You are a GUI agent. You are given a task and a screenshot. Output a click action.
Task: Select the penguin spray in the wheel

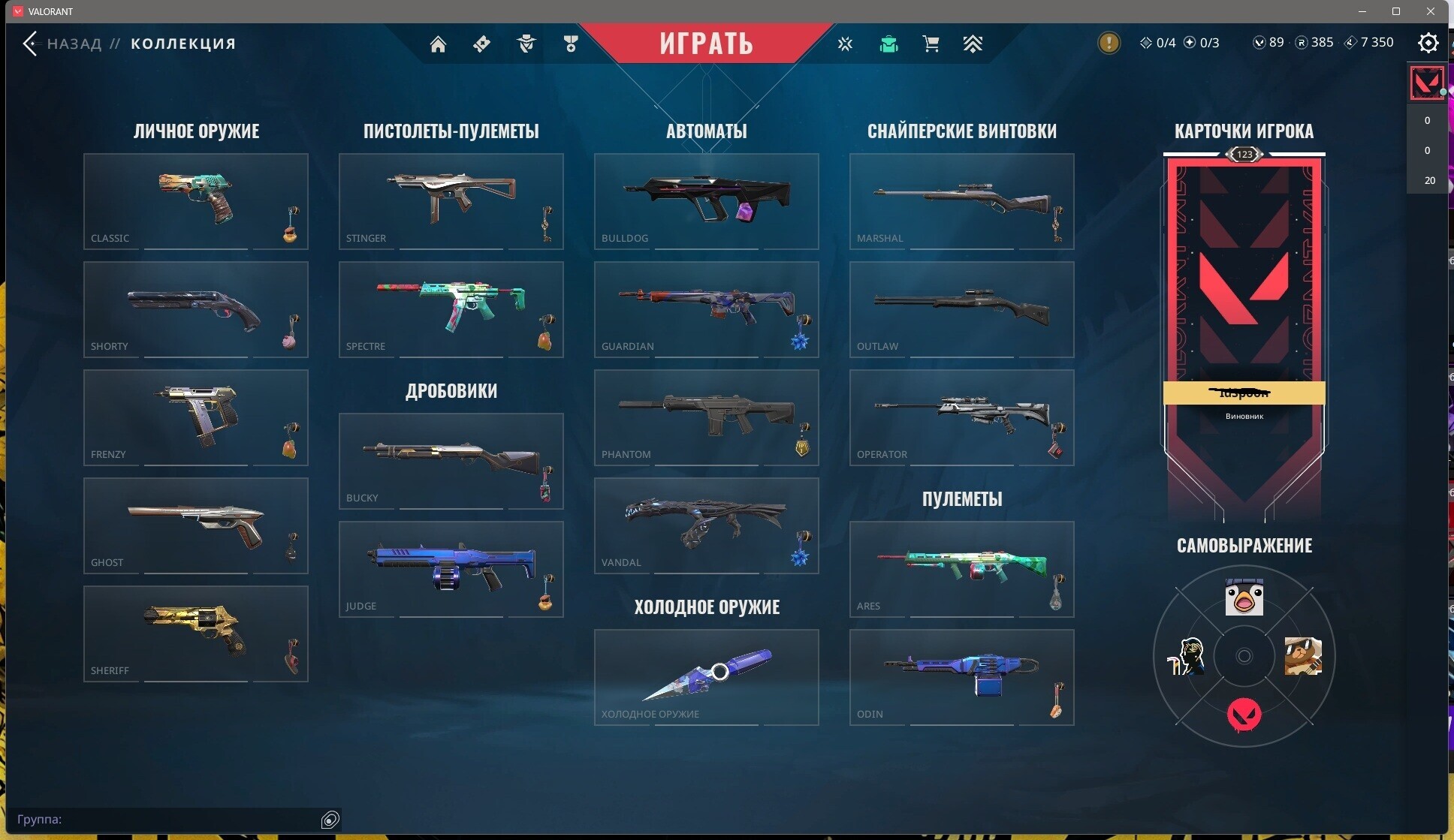coord(1244,598)
